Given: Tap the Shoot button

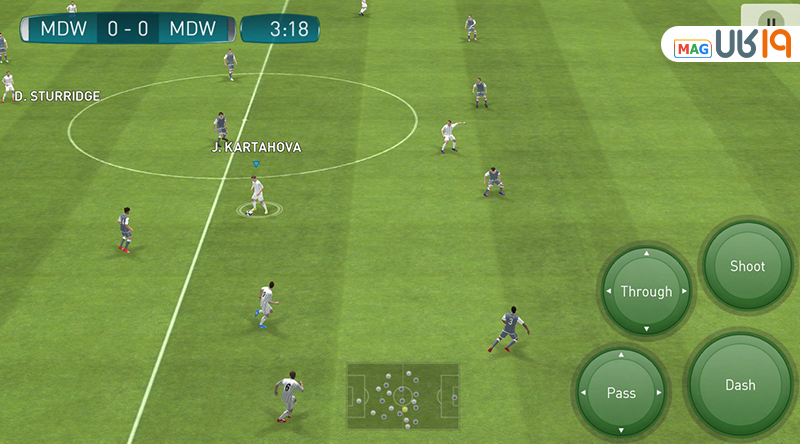Looking at the screenshot, I should [x=747, y=266].
